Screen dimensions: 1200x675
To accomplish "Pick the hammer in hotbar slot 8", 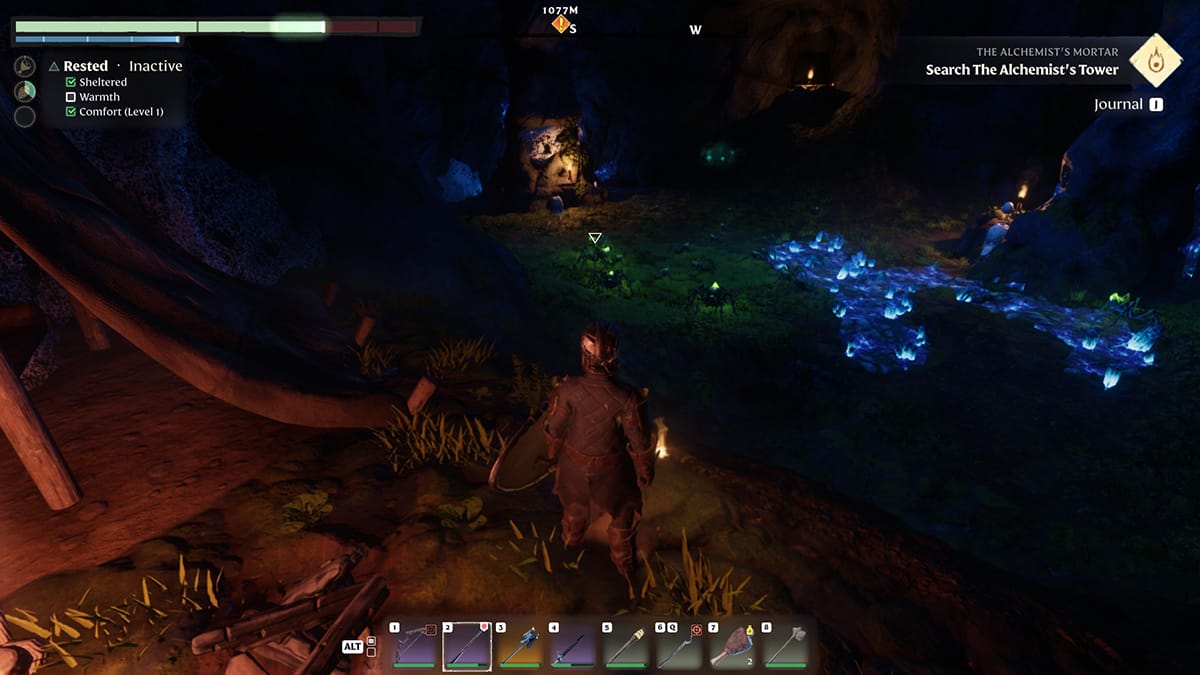I will 784,646.
